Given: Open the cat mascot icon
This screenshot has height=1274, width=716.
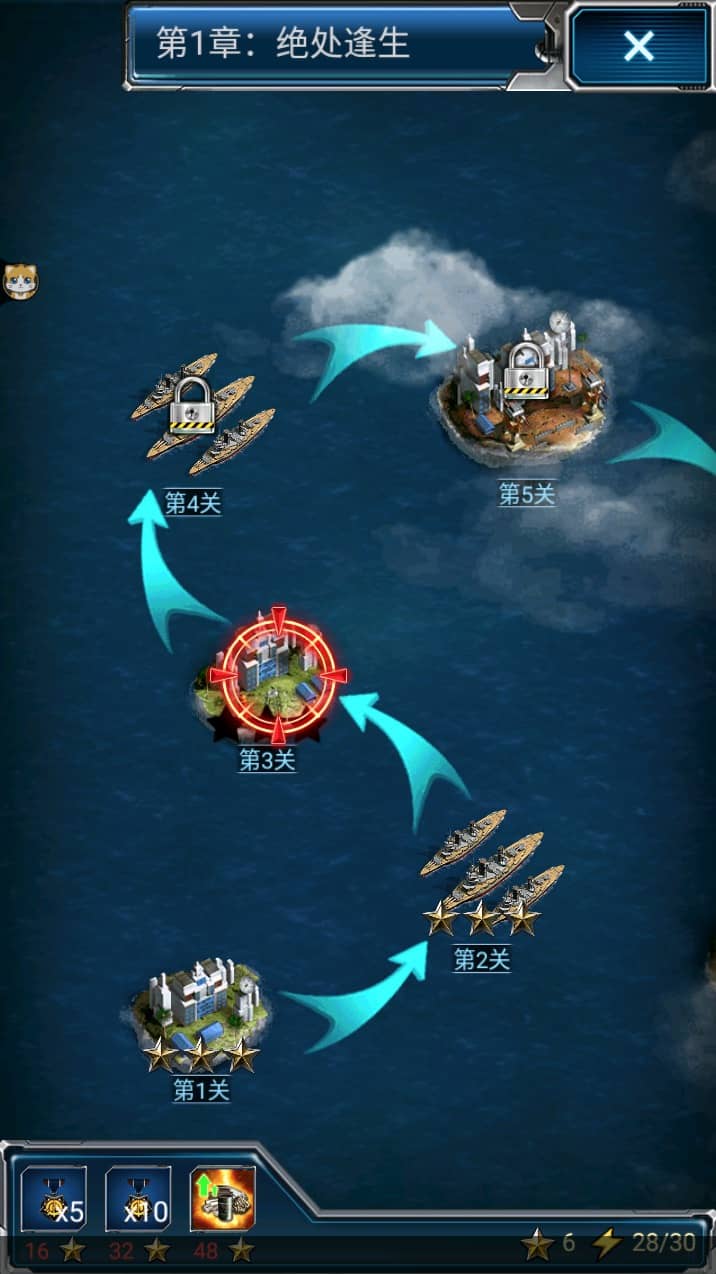Looking at the screenshot, I should pyautogui.click(x=17, y=282).
